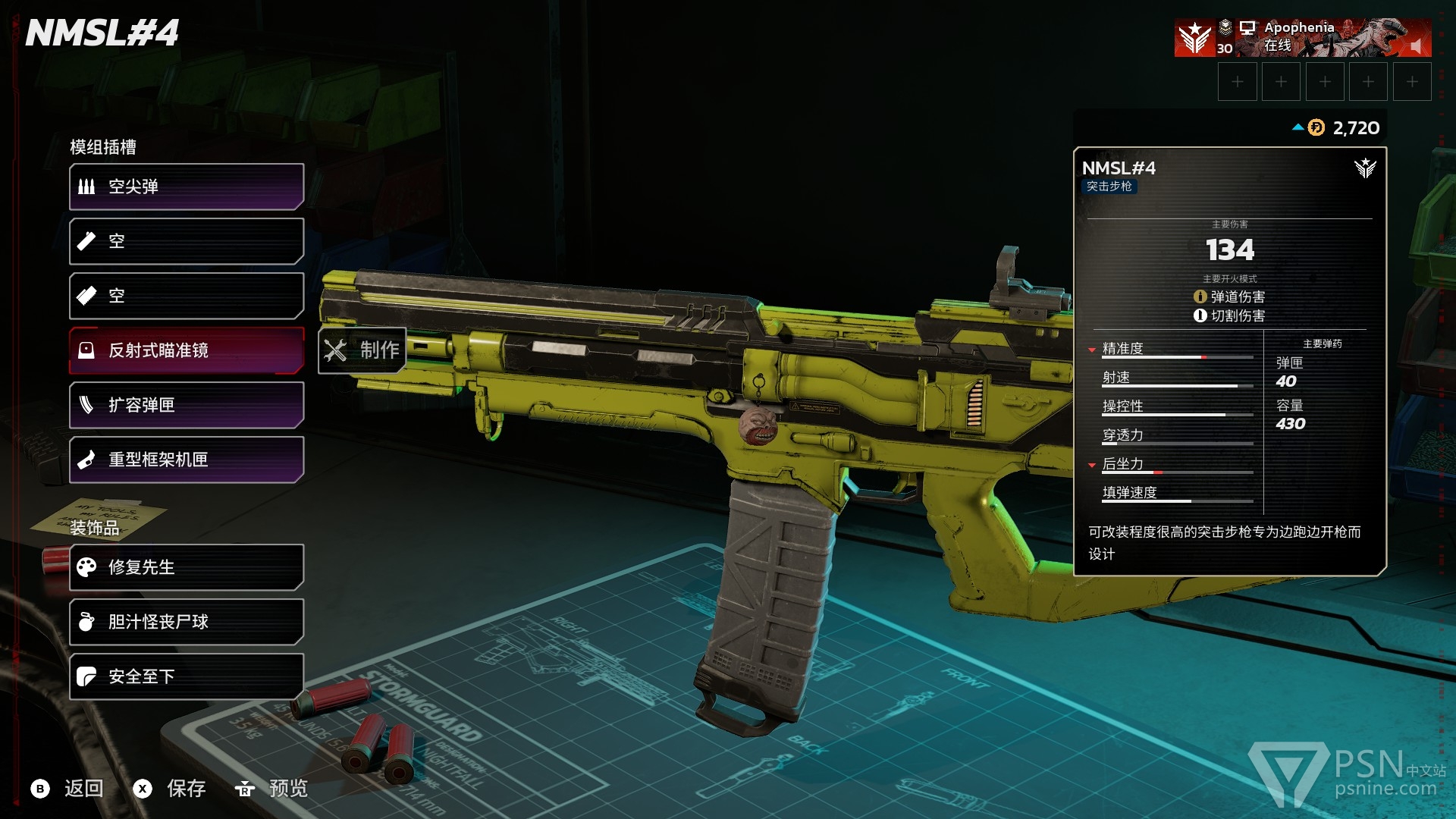This screenshot has height=819, width=1456.
Task: Go back with the 返回 button
Action: (67, 789)
